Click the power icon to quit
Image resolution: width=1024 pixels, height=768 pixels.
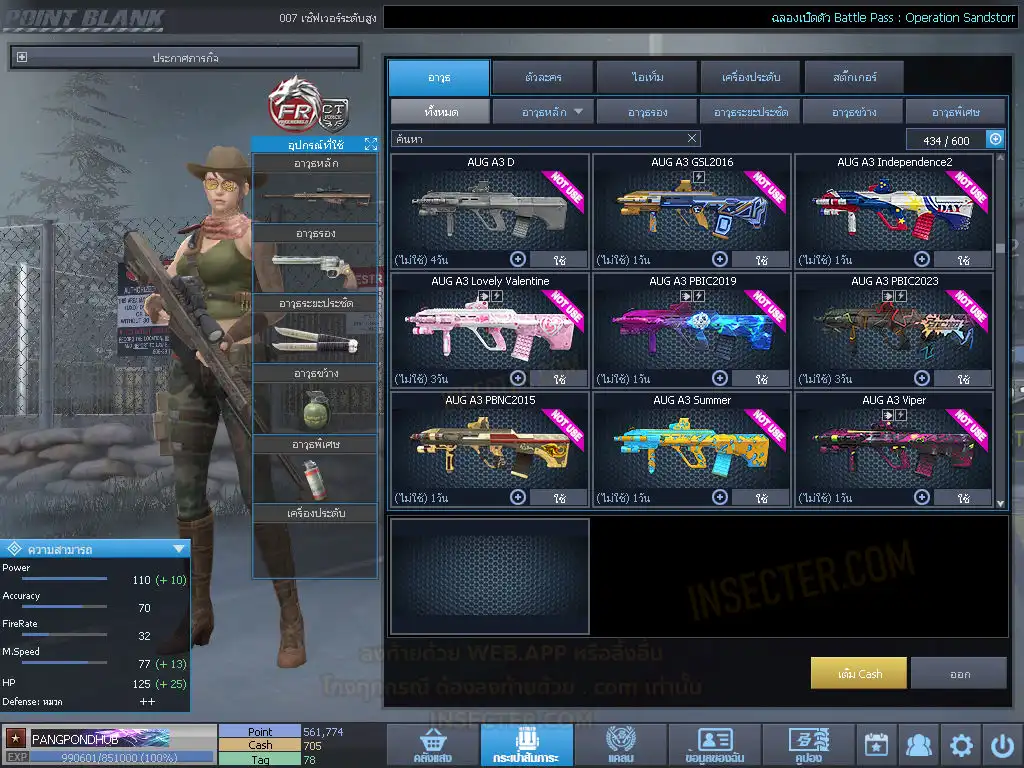pyautogui.click(x=1002, y=745)
